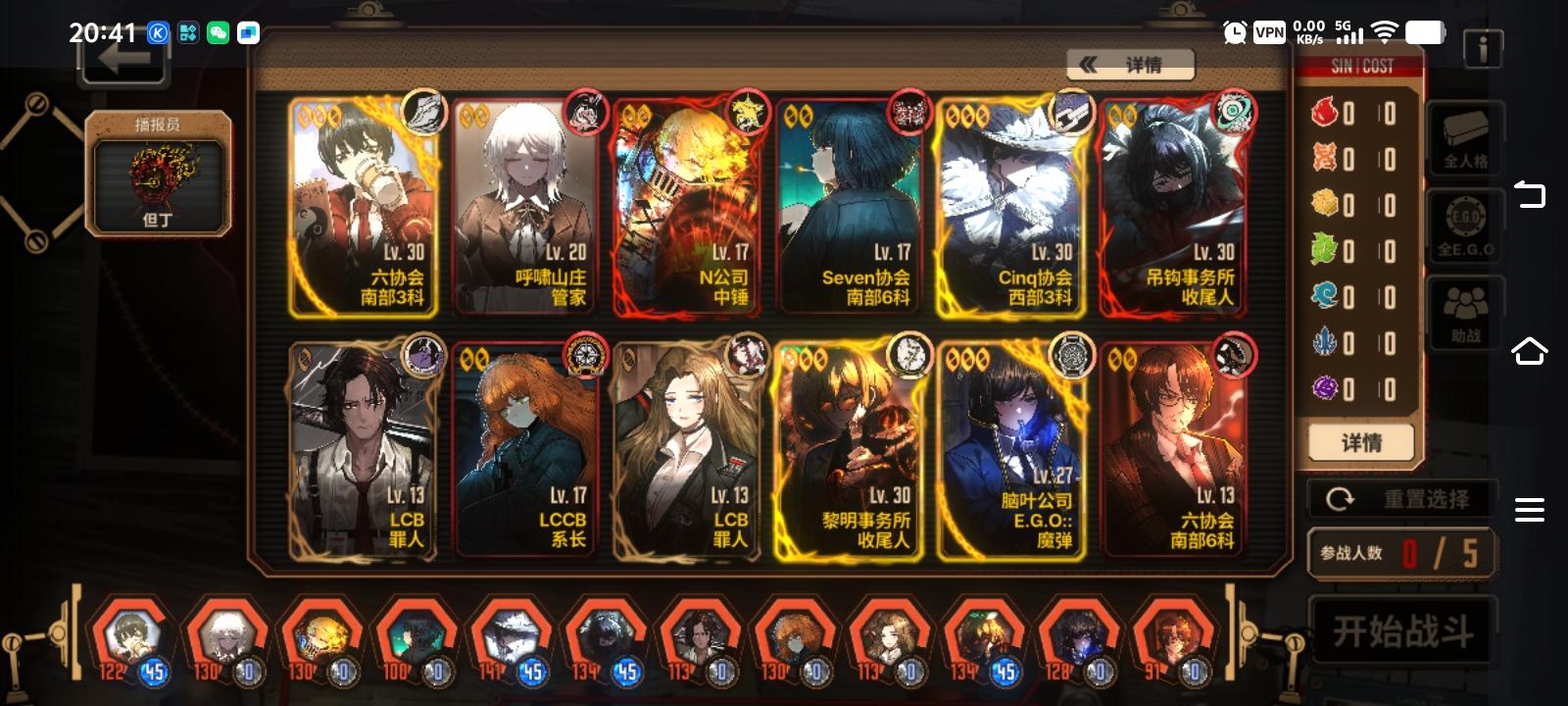Click the orange Lust sin affinity icon
Viewport: 1568px width, 706px height.
click(1326, 156)
